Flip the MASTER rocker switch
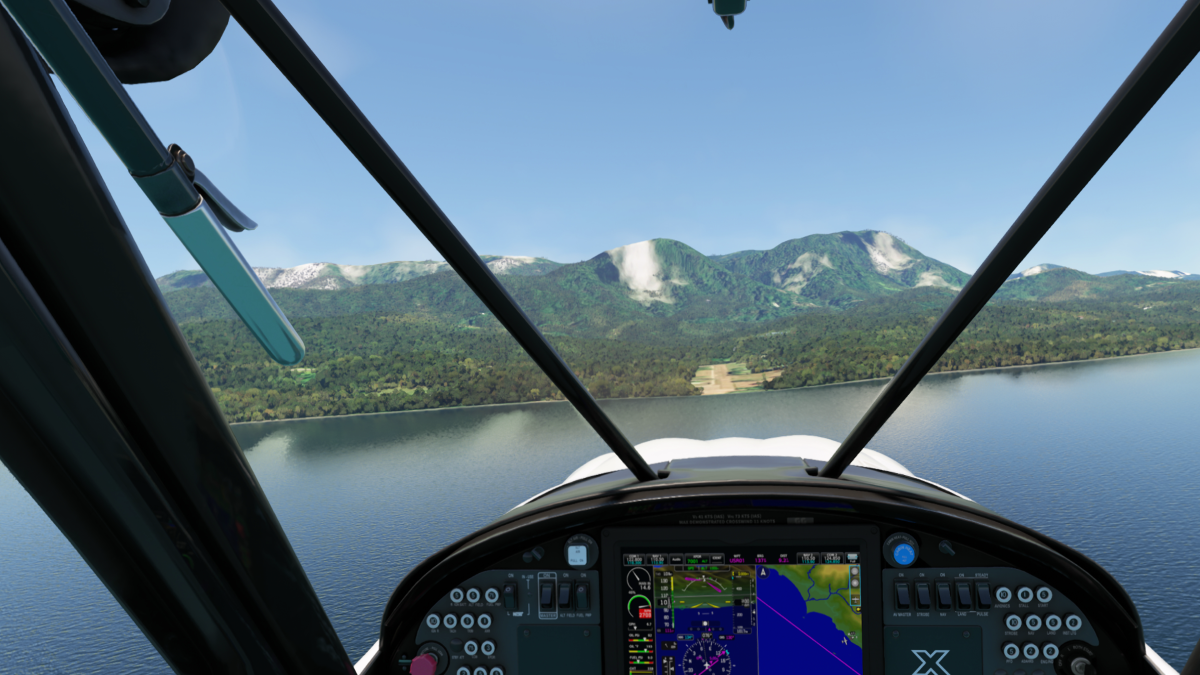The height and width of the screenshot is (675, 1200). point(547,595)
